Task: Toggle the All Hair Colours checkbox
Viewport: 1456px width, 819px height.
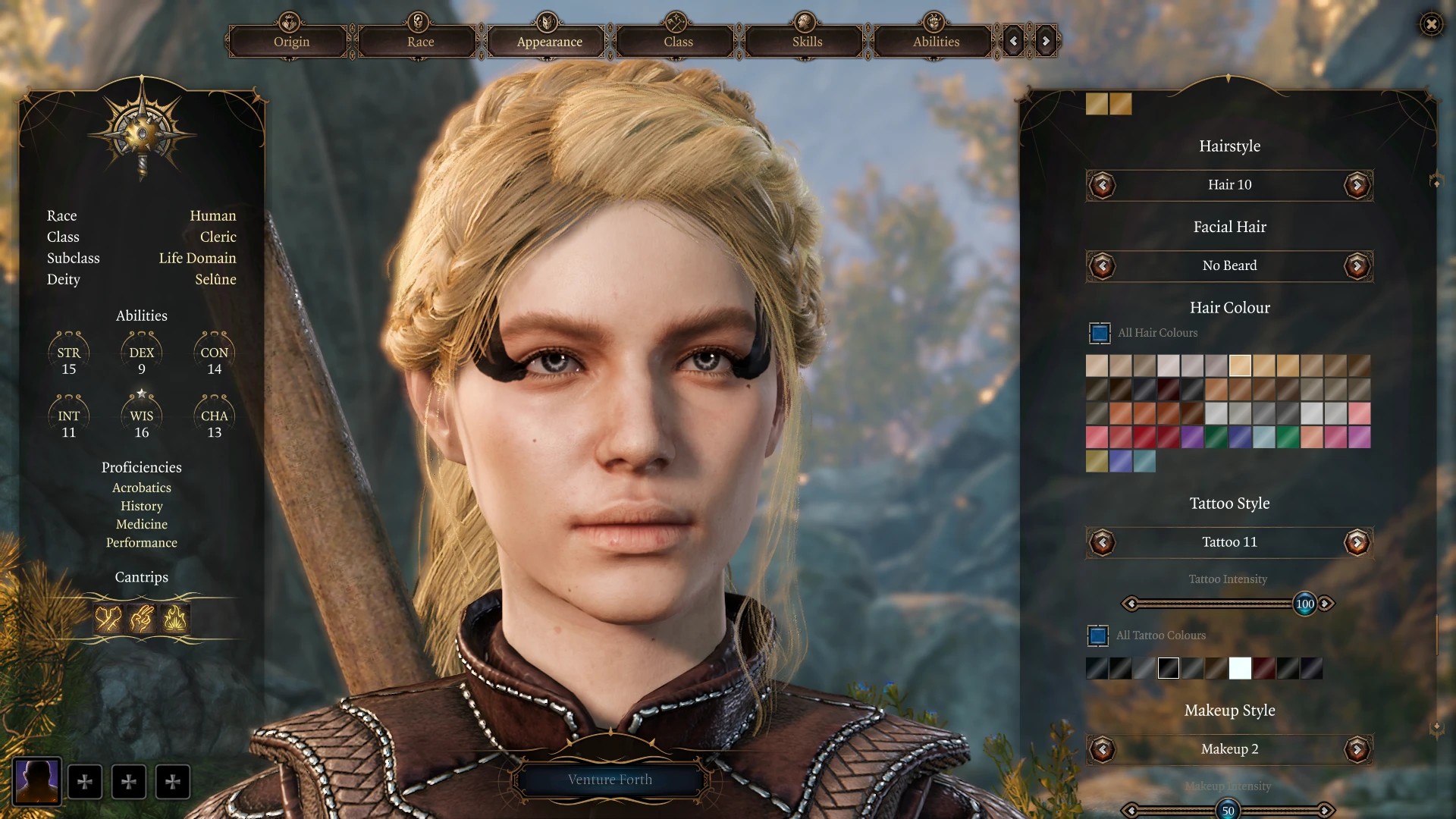Action: 1100,333
